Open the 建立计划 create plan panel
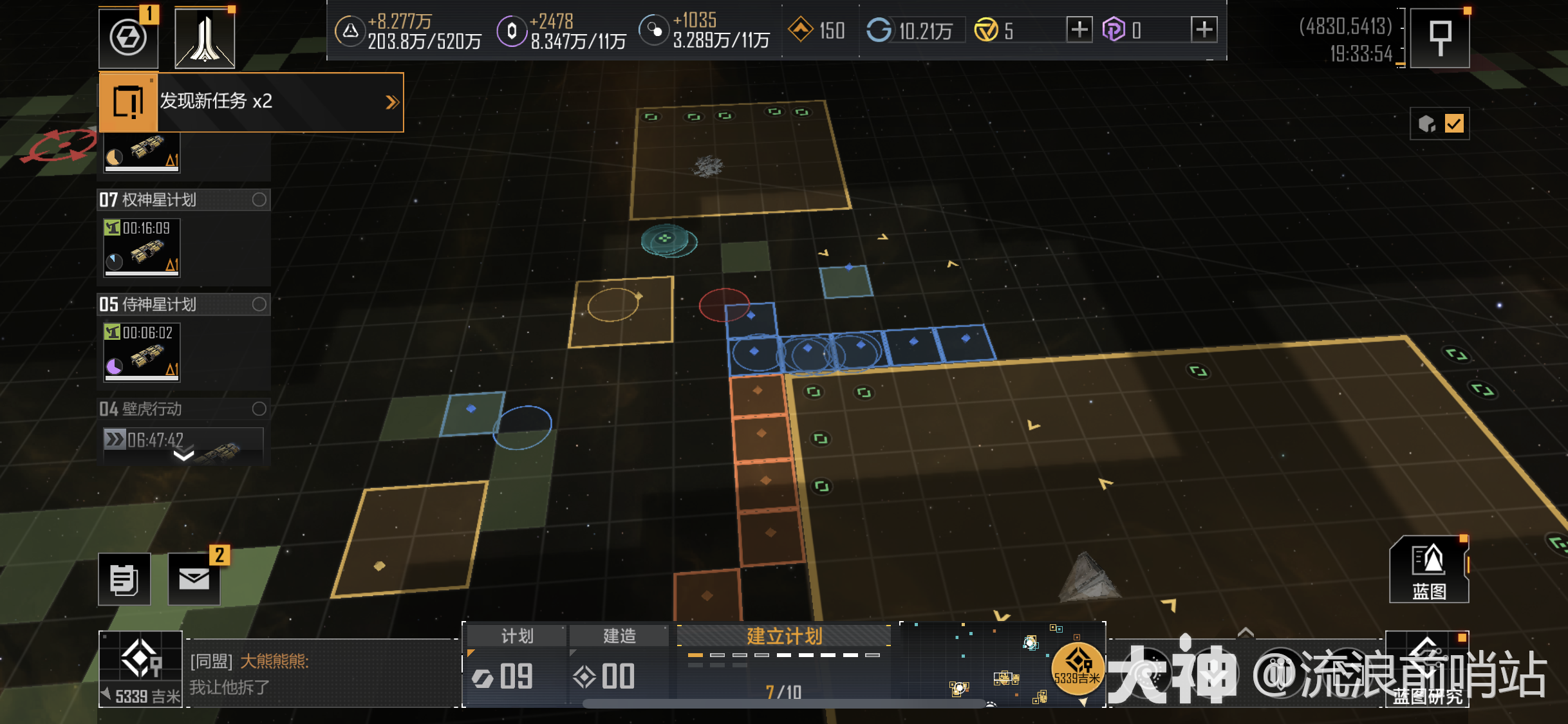The width and height of the screenshot is (1568, 724). [784, 636]
